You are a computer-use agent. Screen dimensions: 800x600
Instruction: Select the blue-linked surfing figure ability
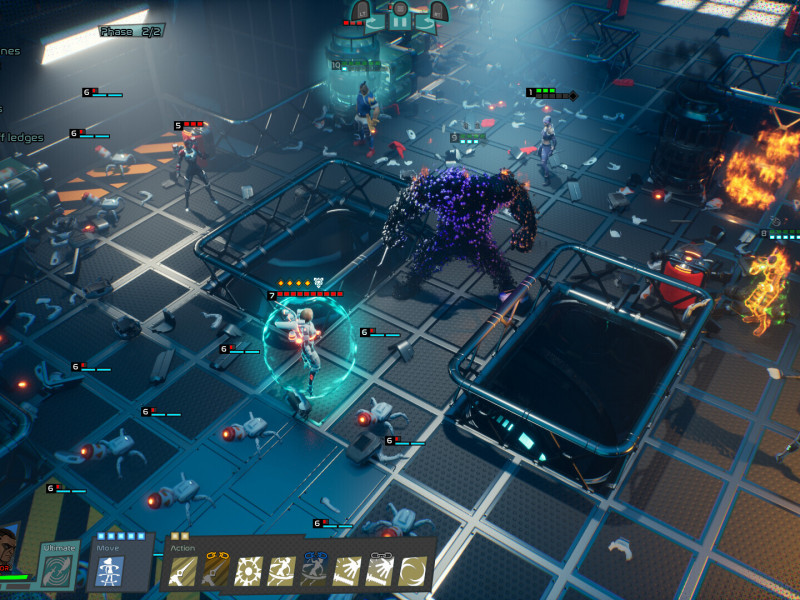tap(314, 571)
